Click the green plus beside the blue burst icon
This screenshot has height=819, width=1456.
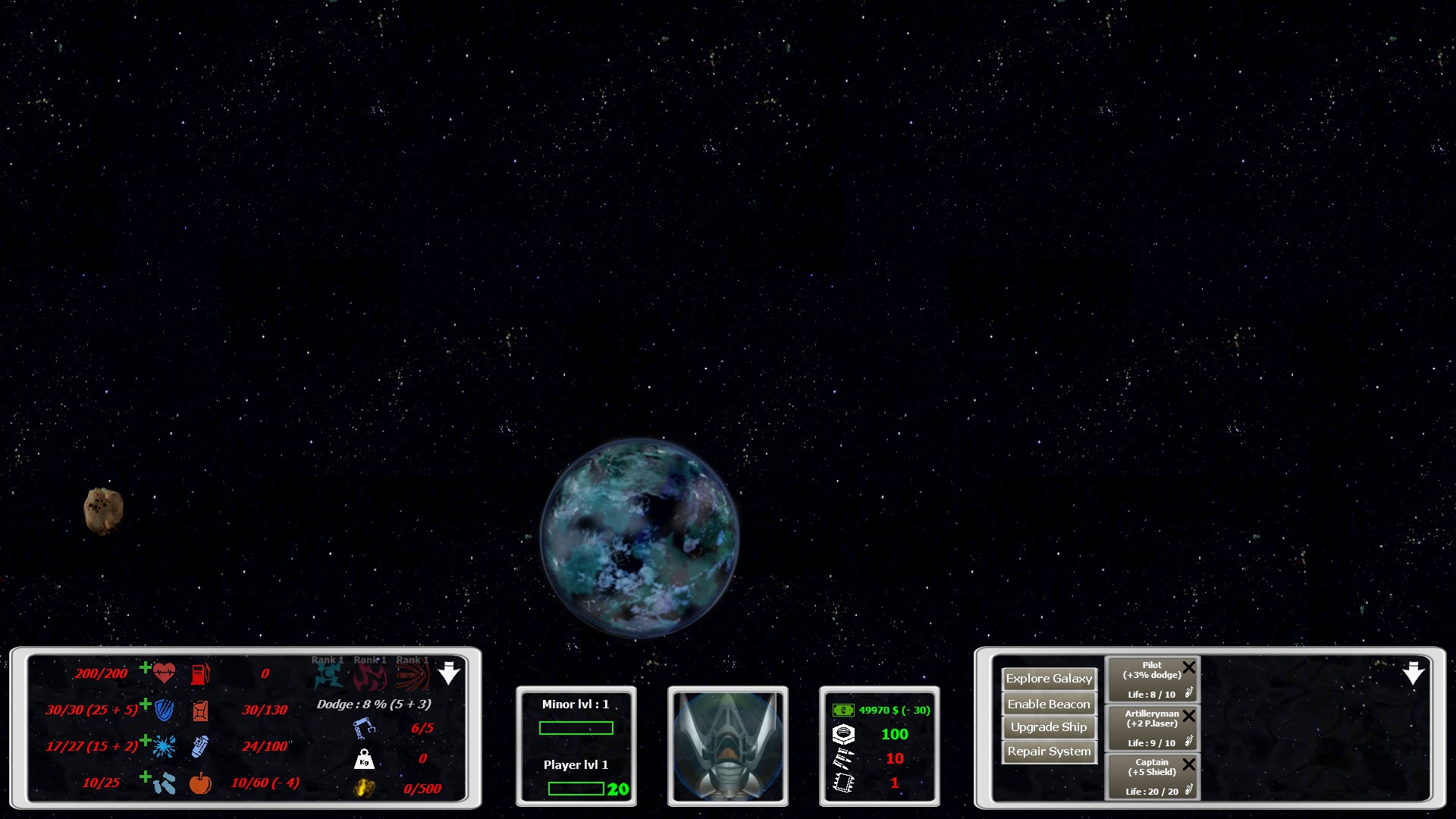pos(145,740)
